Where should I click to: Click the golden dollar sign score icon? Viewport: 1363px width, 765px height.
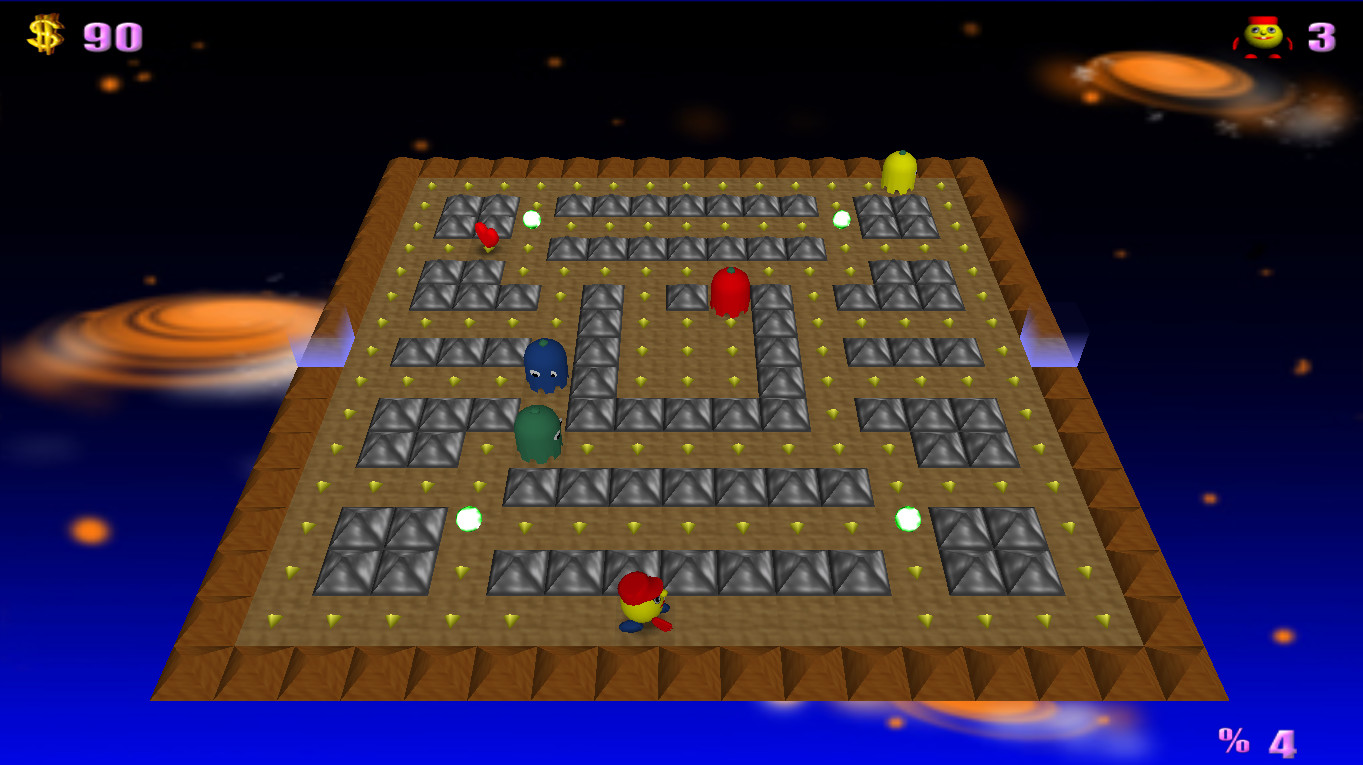click(44, 33)
